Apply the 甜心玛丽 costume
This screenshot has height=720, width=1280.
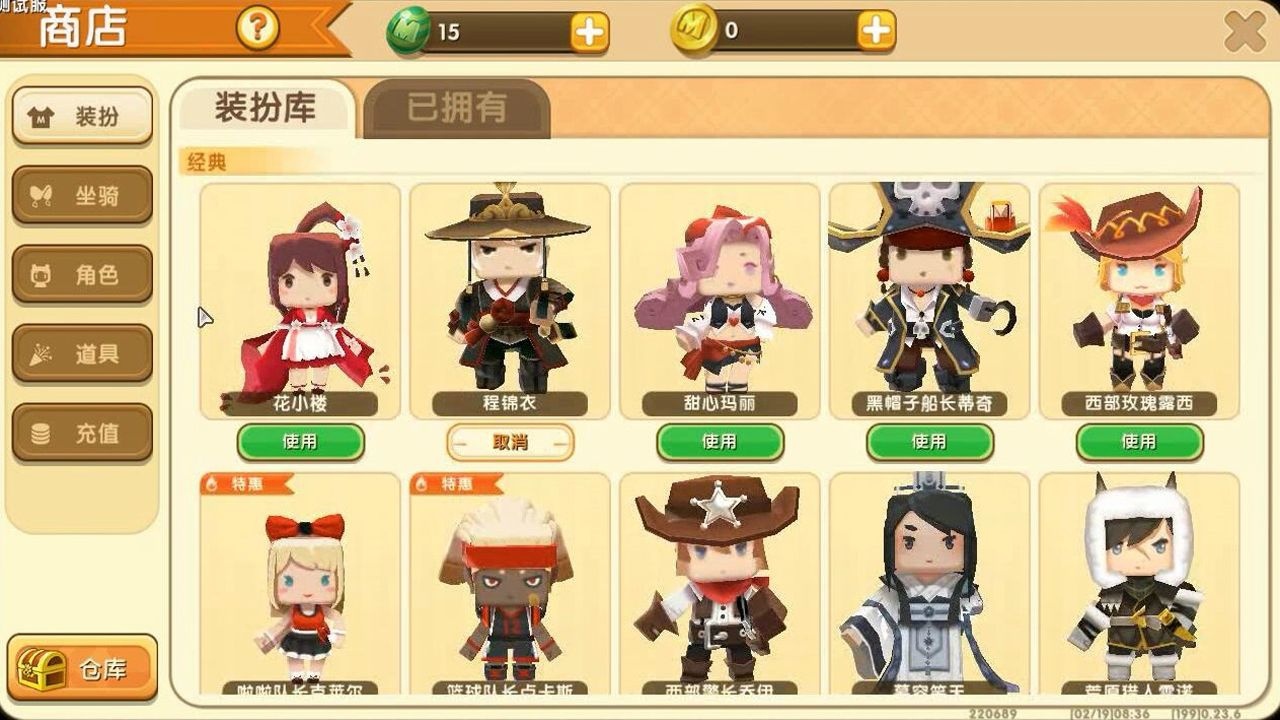click(x=722, y=441)
